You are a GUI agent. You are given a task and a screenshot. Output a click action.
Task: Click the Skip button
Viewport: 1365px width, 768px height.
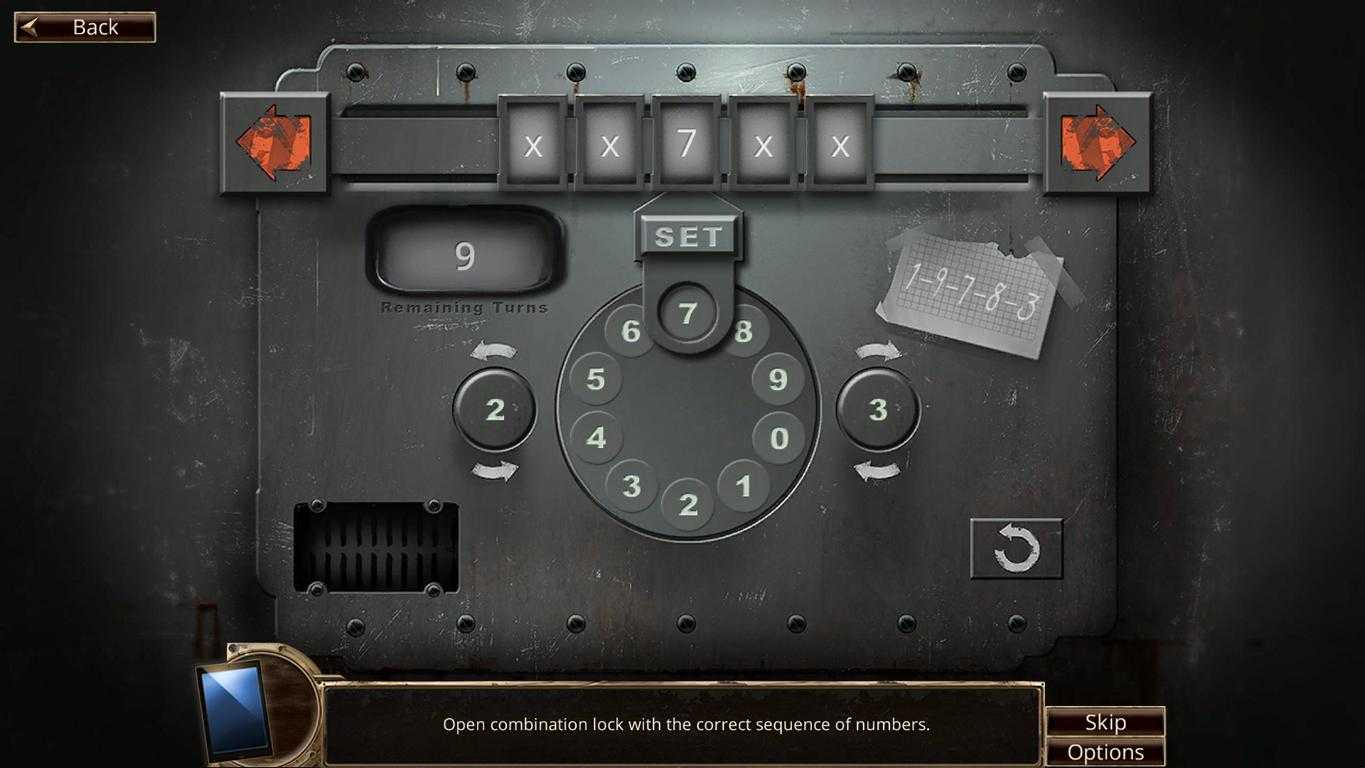pos(1105,721)
